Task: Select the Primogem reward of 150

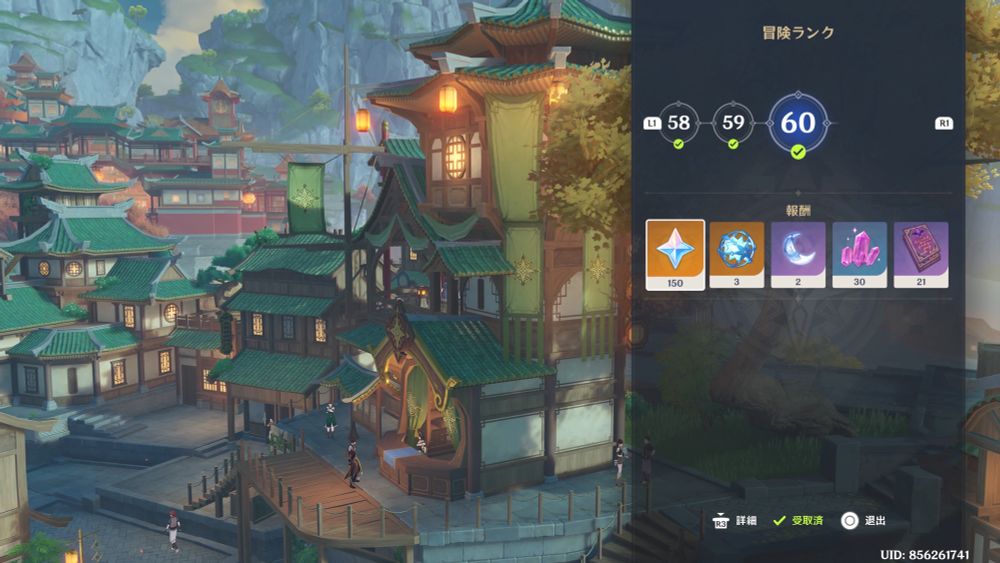Action: pos(675,254)
